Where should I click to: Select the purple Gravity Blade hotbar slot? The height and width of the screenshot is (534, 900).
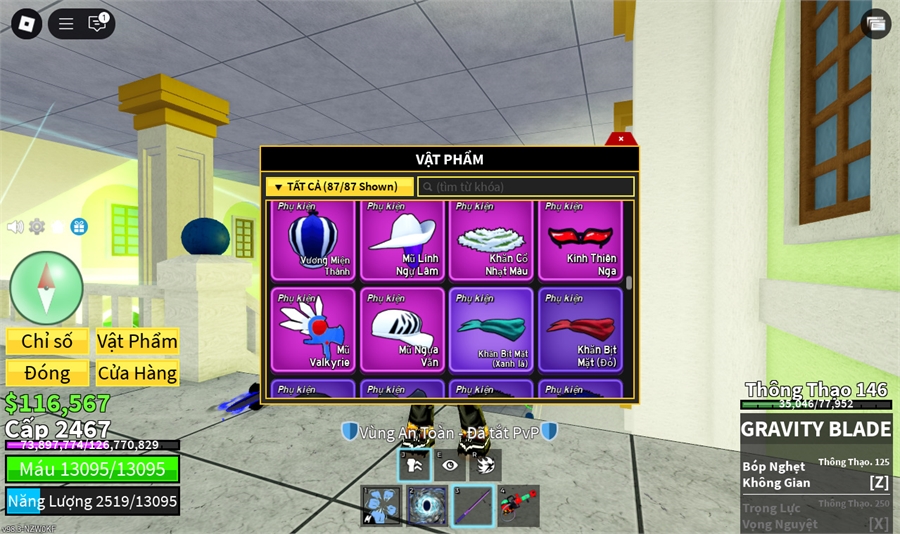point(473,506)
